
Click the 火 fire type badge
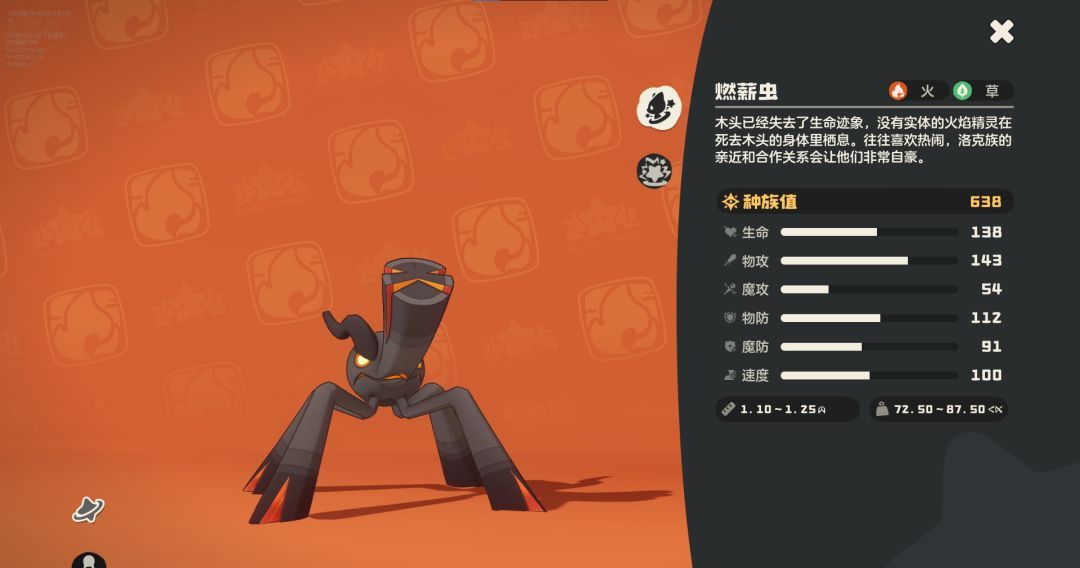pos(914,91)
